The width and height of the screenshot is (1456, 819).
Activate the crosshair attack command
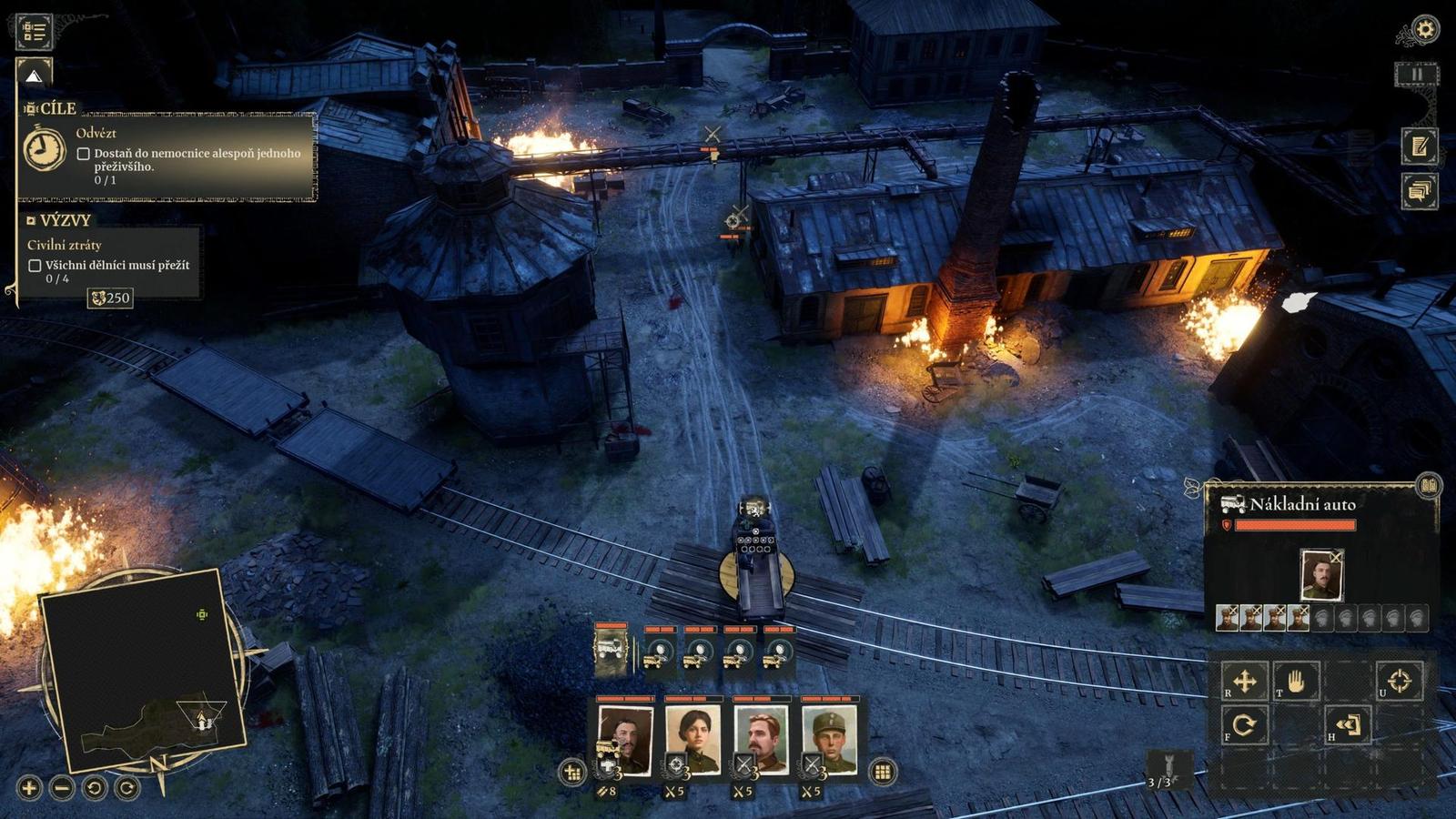pos(1399,681)
